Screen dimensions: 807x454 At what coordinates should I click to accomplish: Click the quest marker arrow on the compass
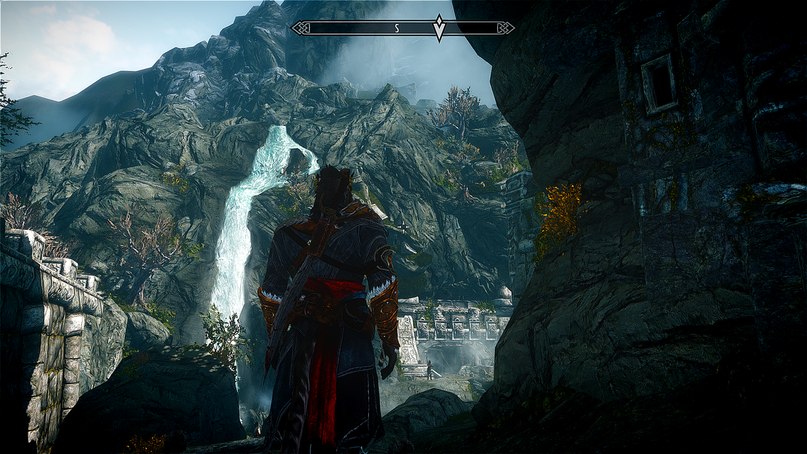pyautogui.click(x=439, y=28)
